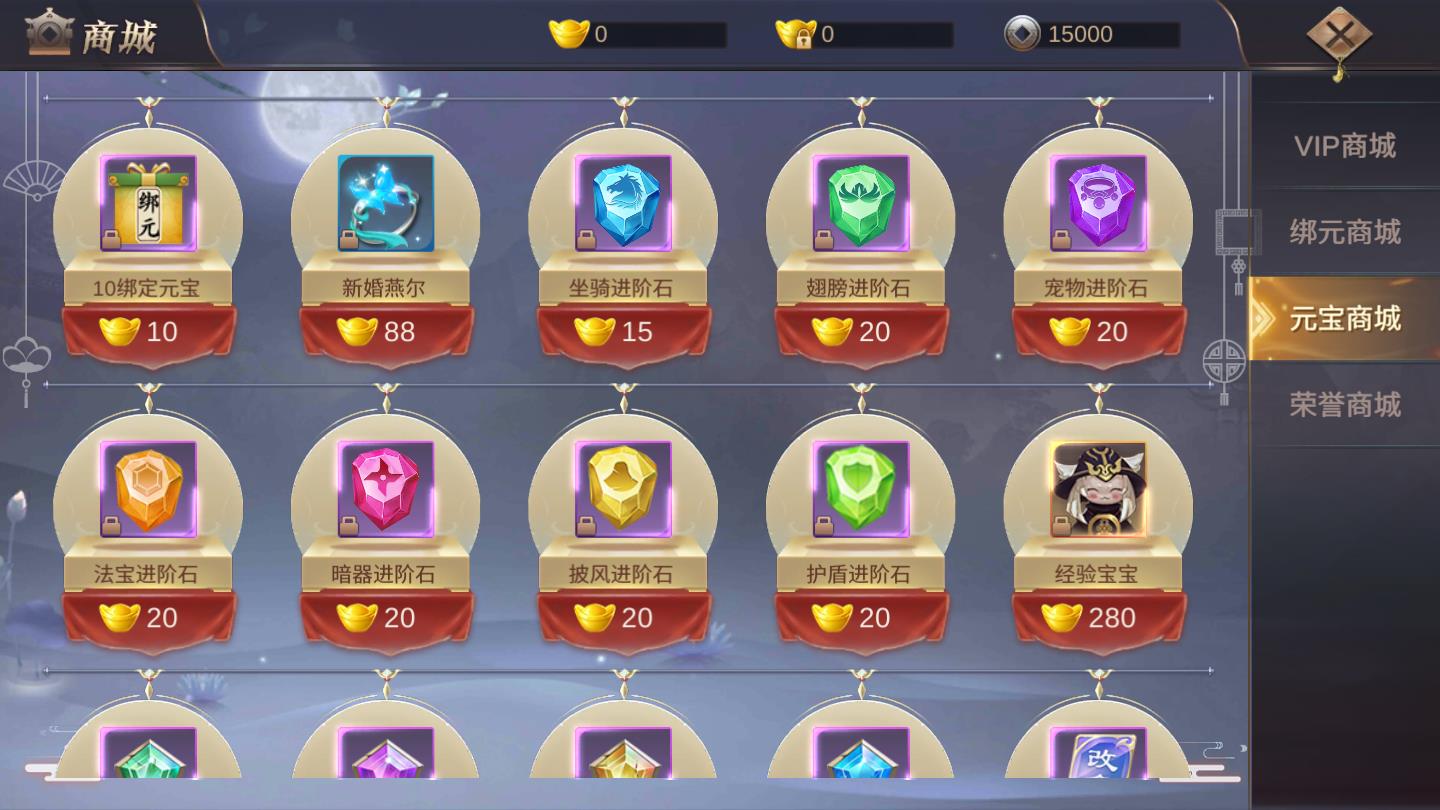Click the 10 yuanbao price button

click(148, 331)
